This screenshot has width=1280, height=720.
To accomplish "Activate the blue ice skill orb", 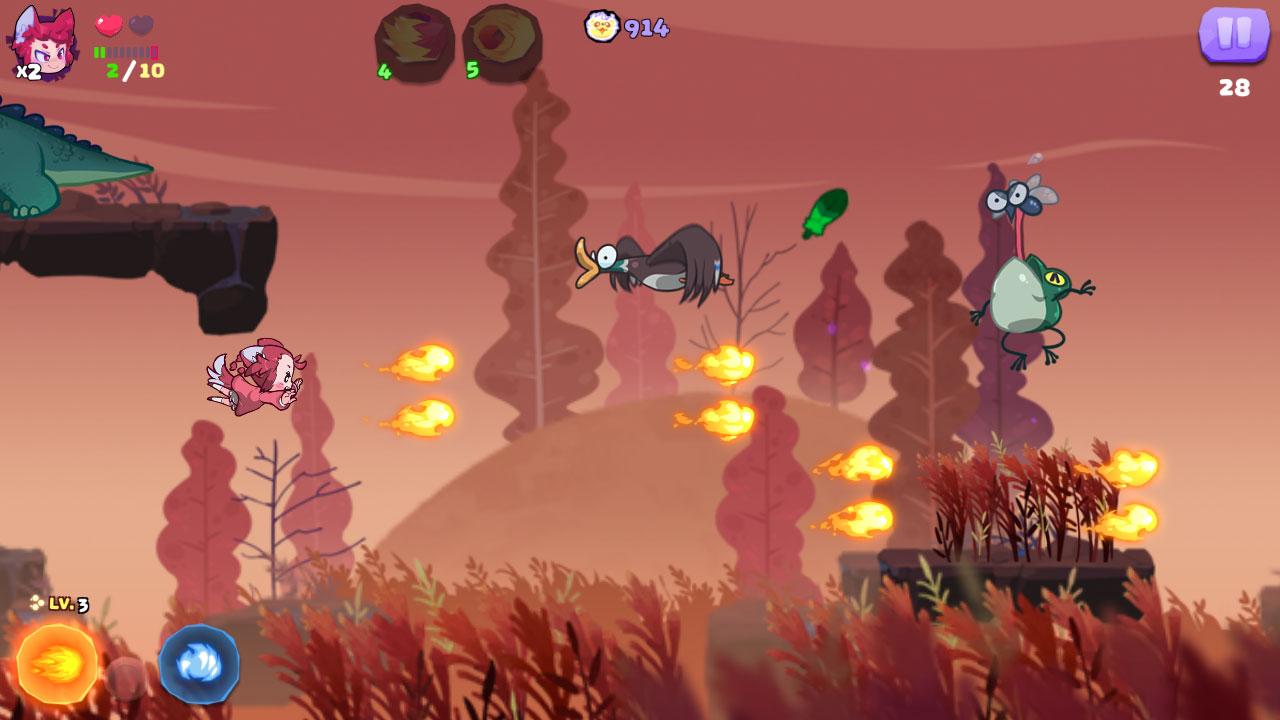I will click(198, 662).
